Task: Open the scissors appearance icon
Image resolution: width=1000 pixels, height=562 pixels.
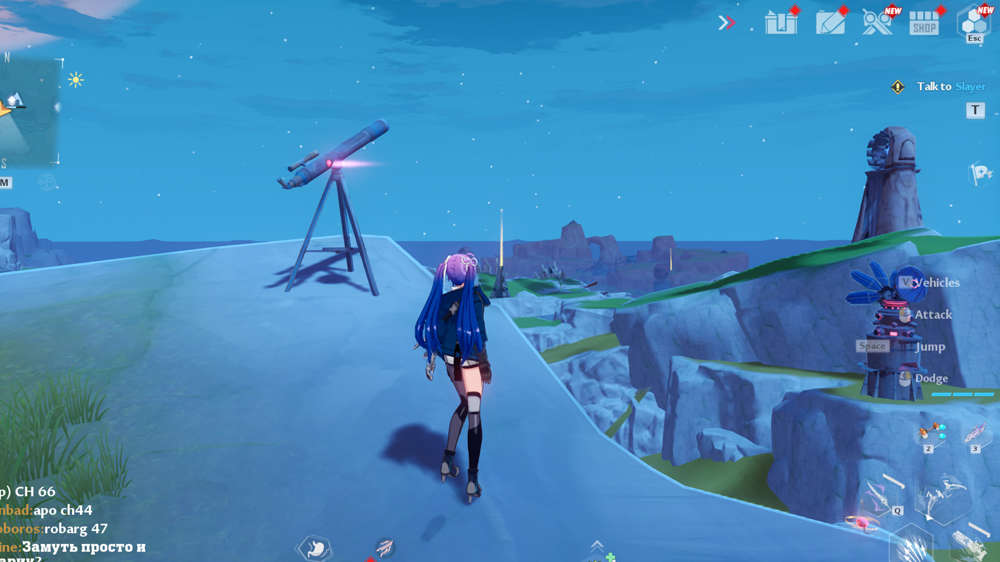Action: coord(878,22)
